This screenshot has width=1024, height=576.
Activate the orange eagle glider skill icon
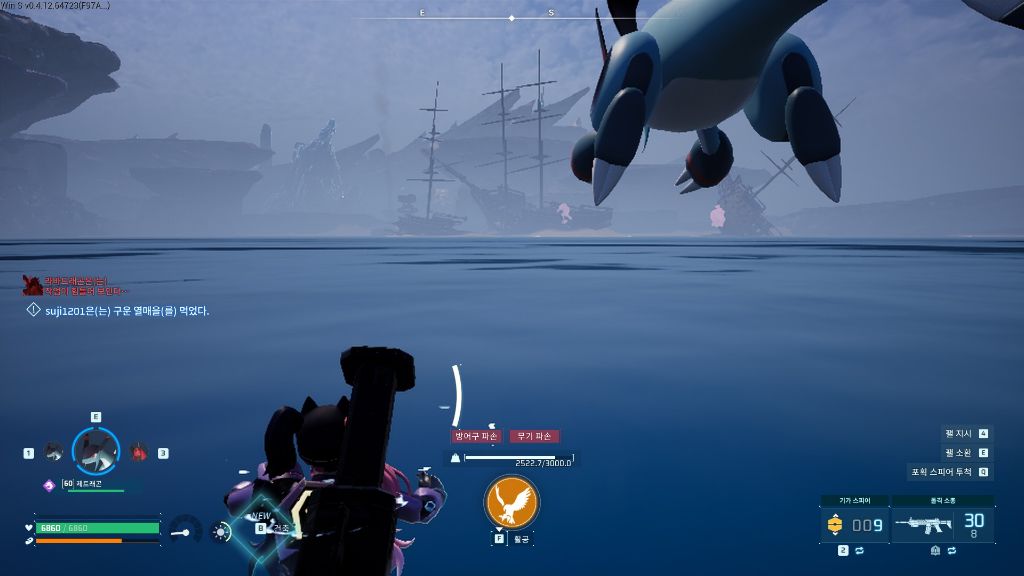pyautogui.click(x=511, y=502)
